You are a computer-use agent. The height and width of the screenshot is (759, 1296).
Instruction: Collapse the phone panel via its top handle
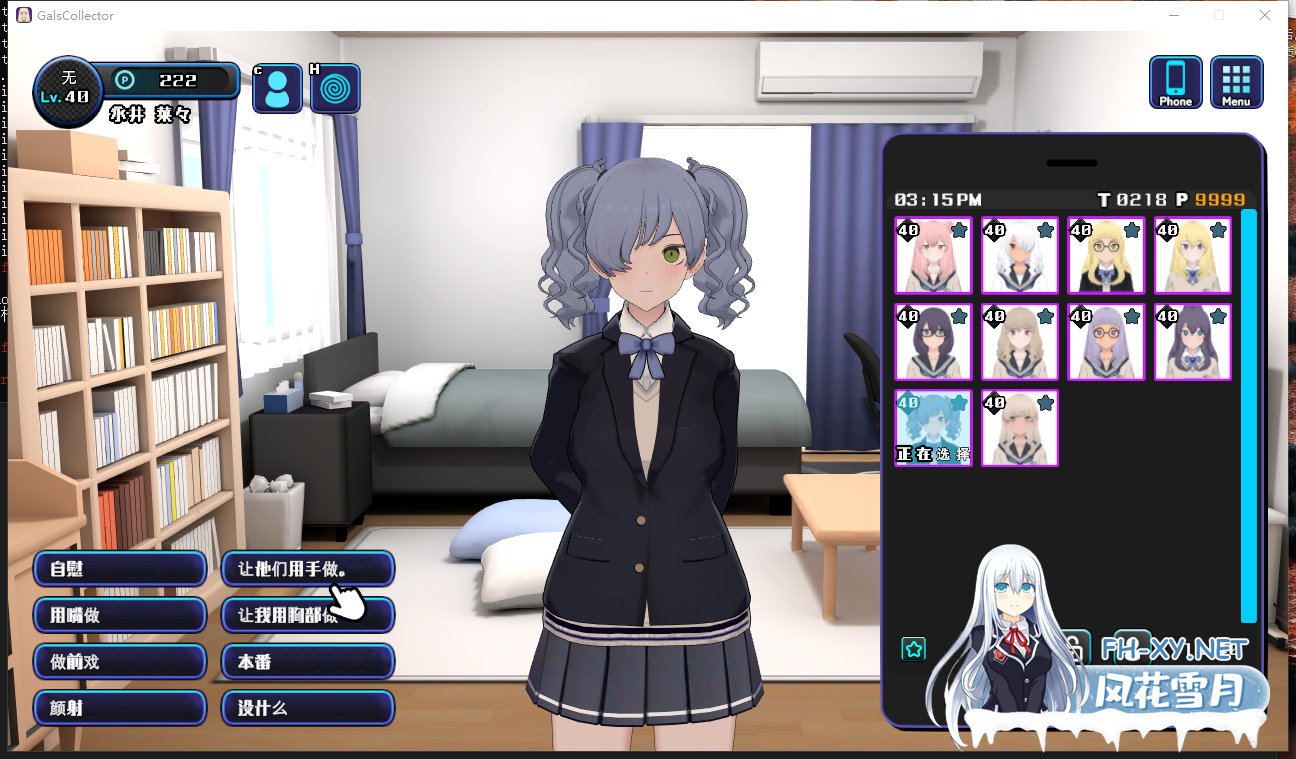(1071, 162)
